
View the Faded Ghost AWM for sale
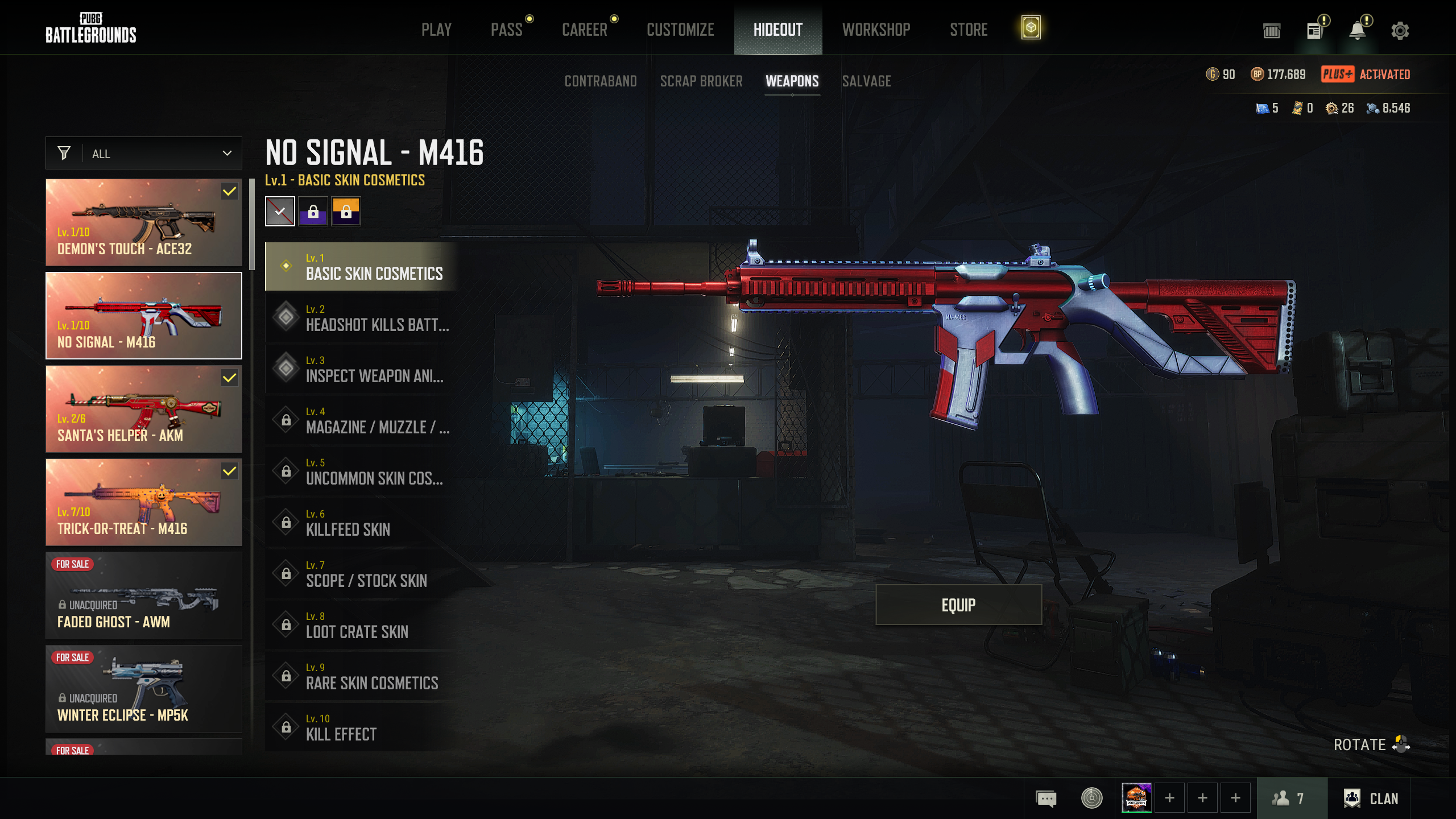[x=144, y=595]
